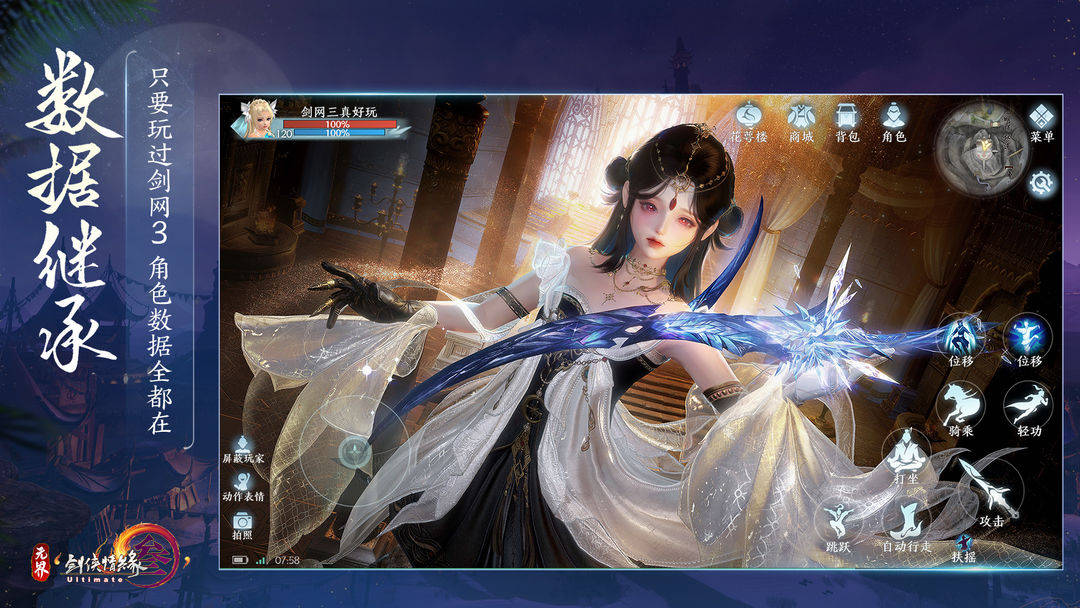Open the 花萼楼 menu icon
Viewport: 1080px width, 608px height.
point(748,117)
